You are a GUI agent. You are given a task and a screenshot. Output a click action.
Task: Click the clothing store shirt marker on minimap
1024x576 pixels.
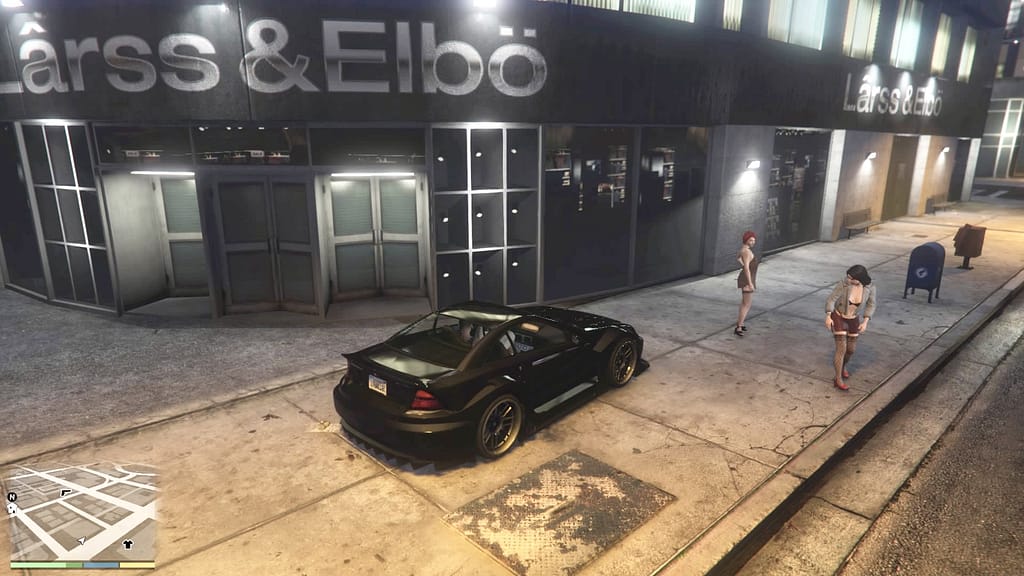point(128,544)
